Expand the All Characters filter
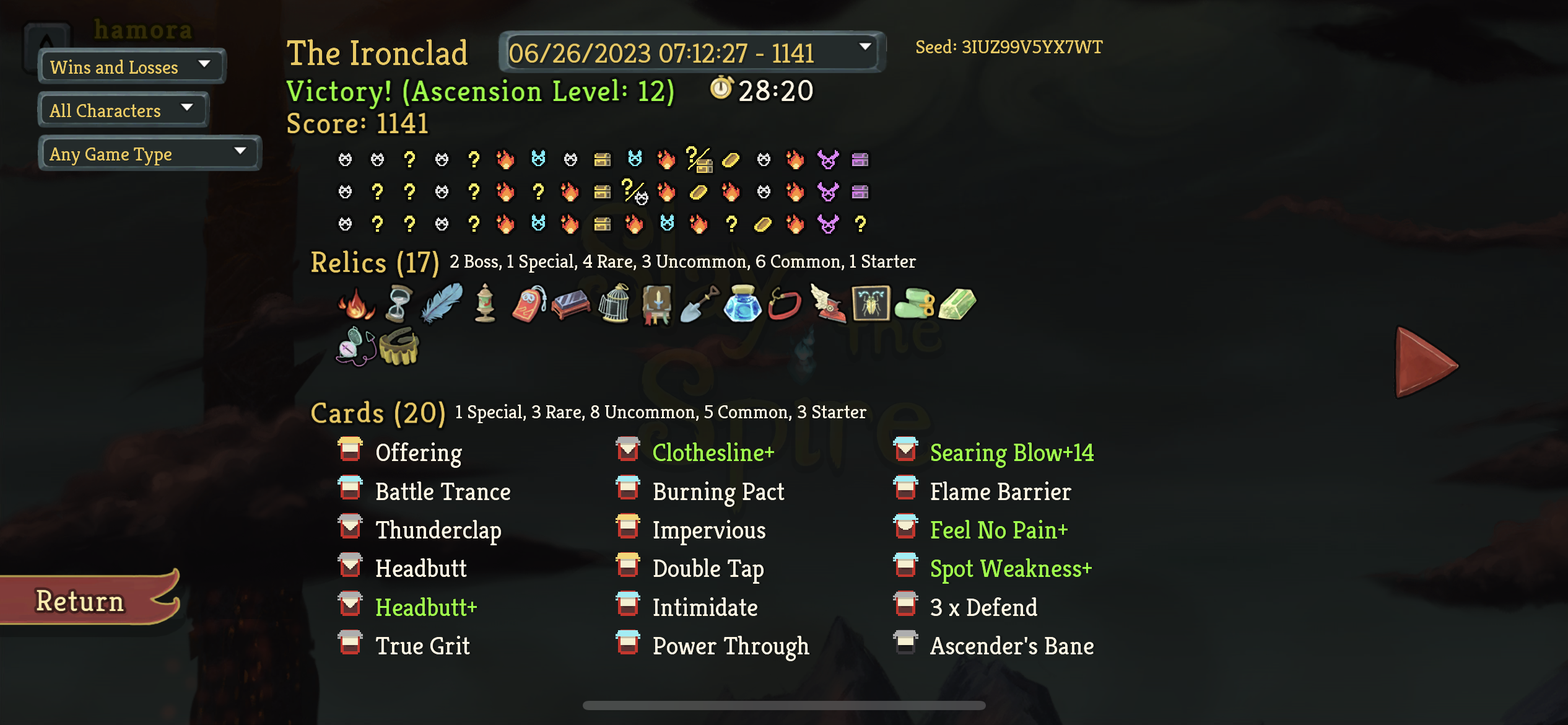1568x725 pixels. [x=123, y=110]
